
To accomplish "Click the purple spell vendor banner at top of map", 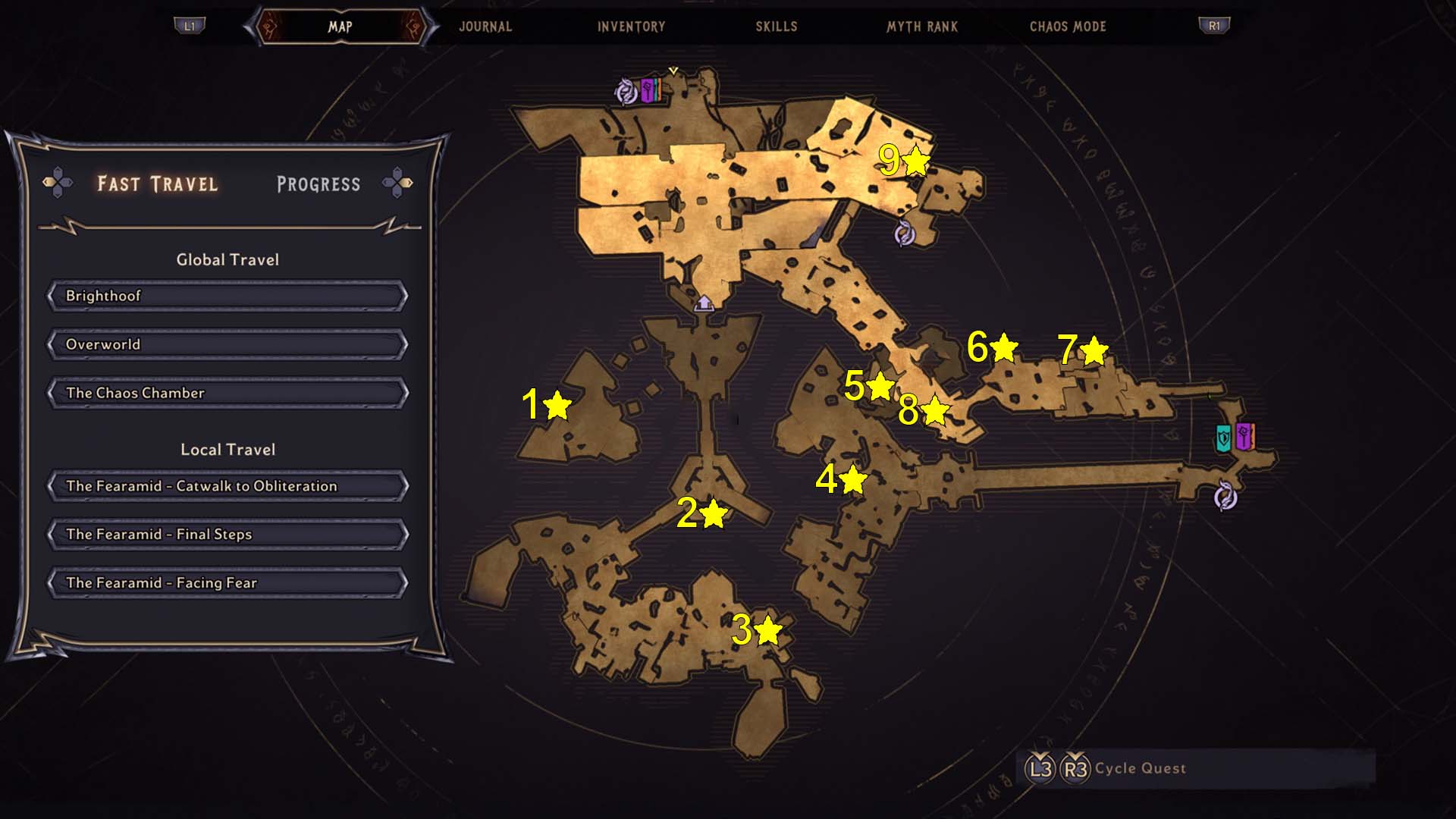I will 648,89.
